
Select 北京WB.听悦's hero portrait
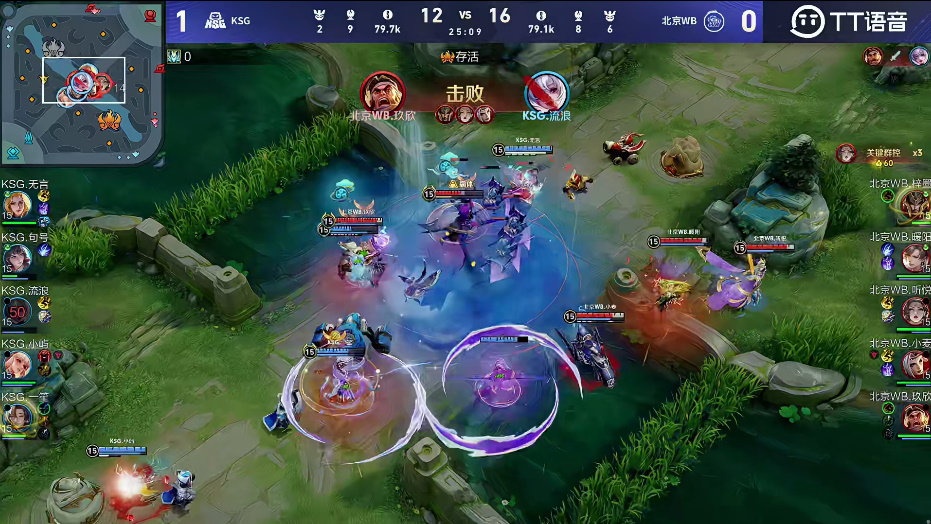pos(913,311)
